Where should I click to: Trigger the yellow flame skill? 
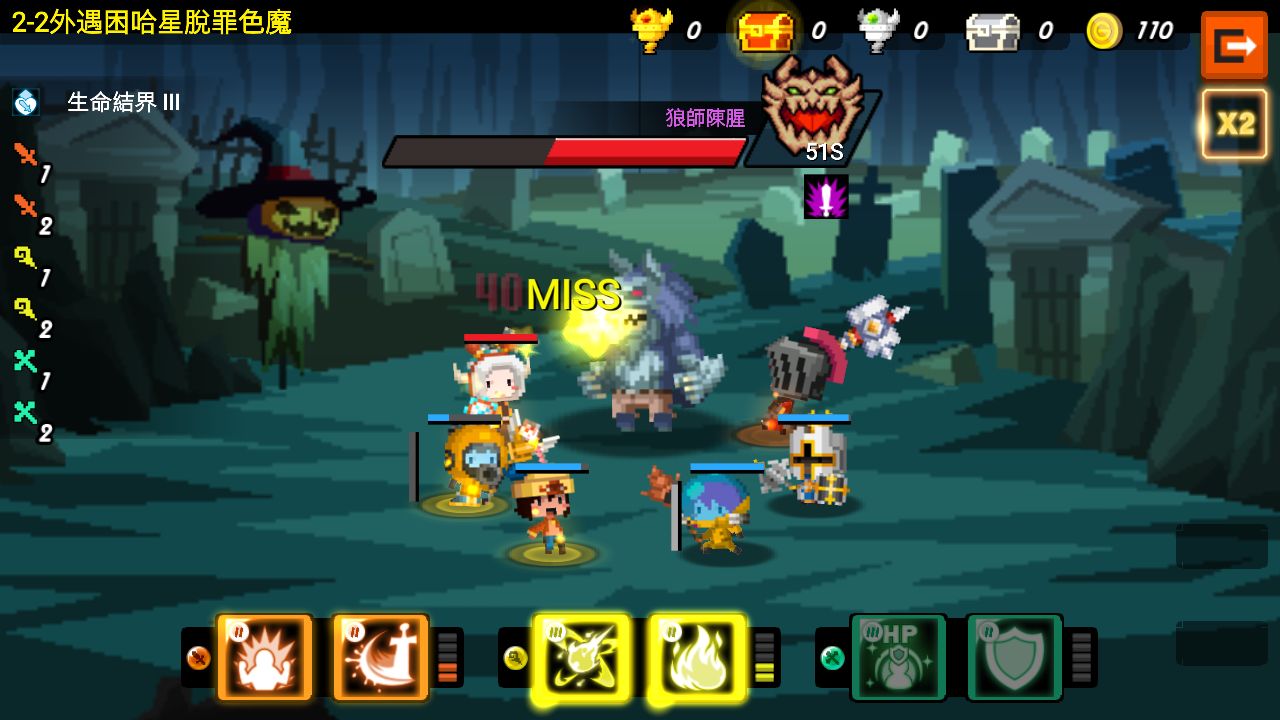coord(697,657)
